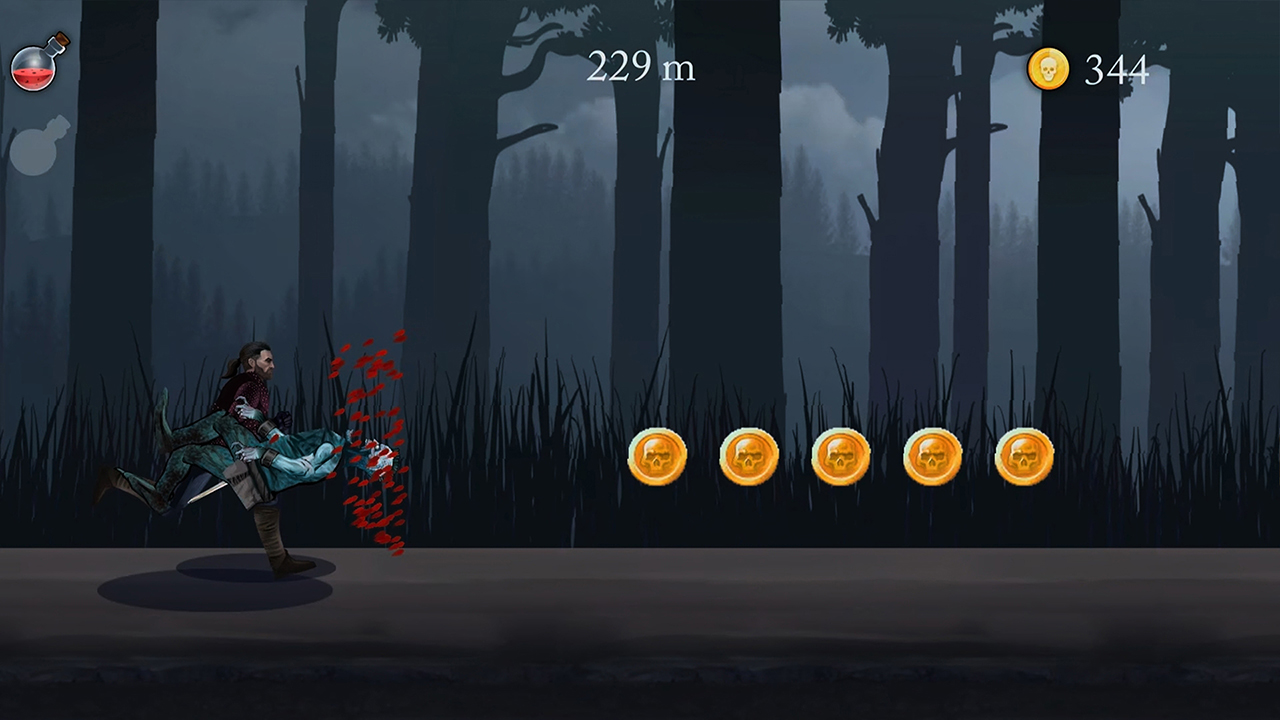Screen dimensions: 1280x720
Task: Tap the second skull coin in the row
Action: tap(749, 456)
